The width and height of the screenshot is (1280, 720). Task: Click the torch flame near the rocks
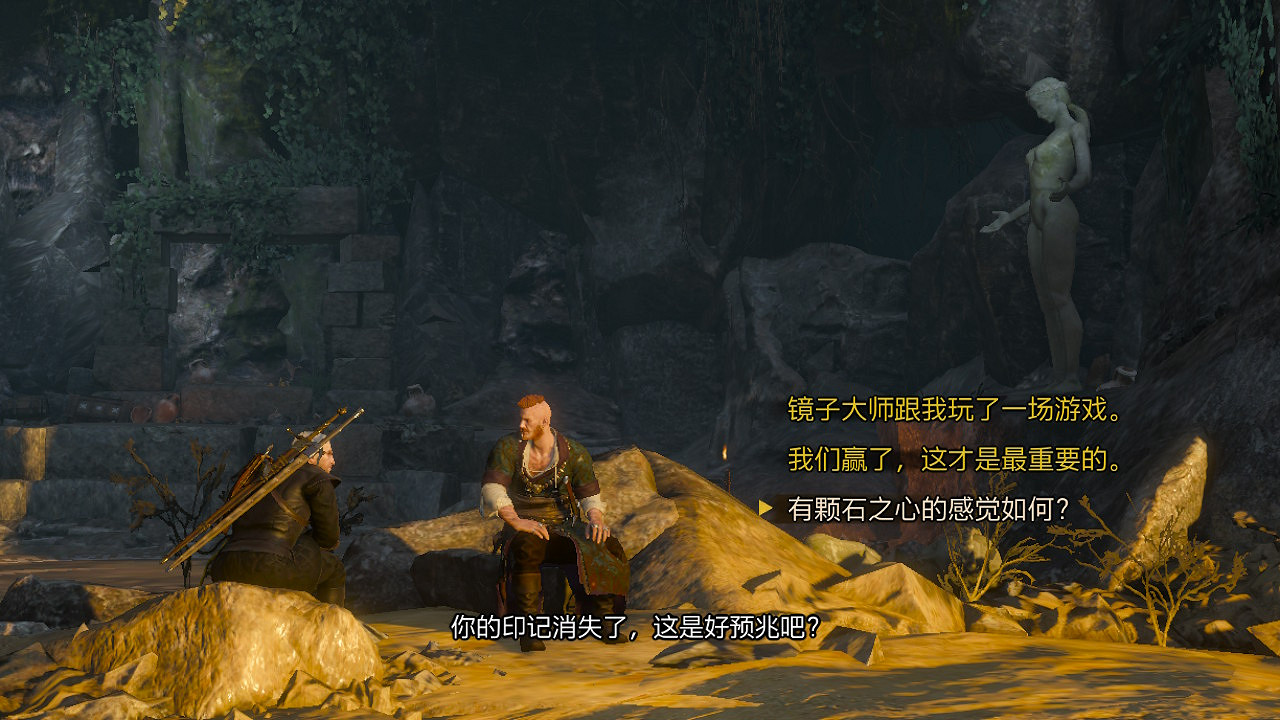(x=724, y=452)
